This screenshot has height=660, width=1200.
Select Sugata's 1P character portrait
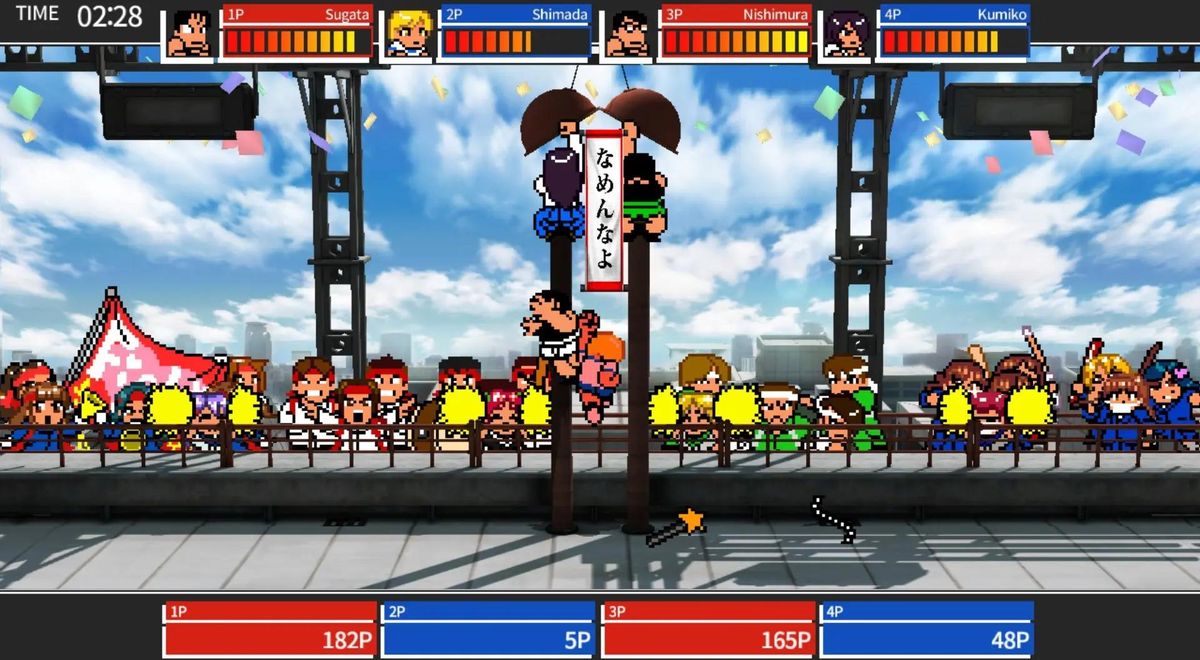[189, 33]
